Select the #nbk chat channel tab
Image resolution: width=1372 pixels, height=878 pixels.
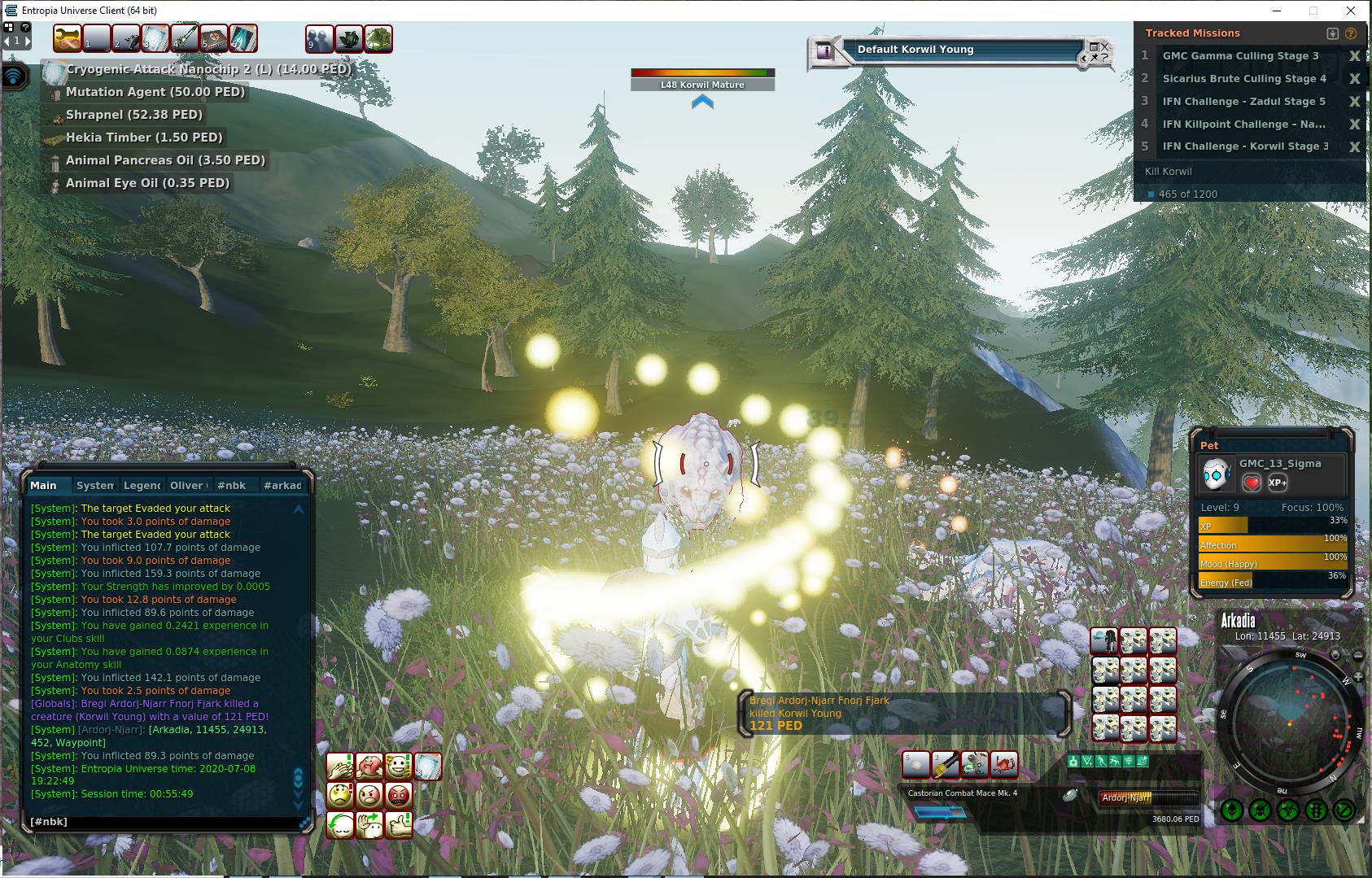(231, 485)
